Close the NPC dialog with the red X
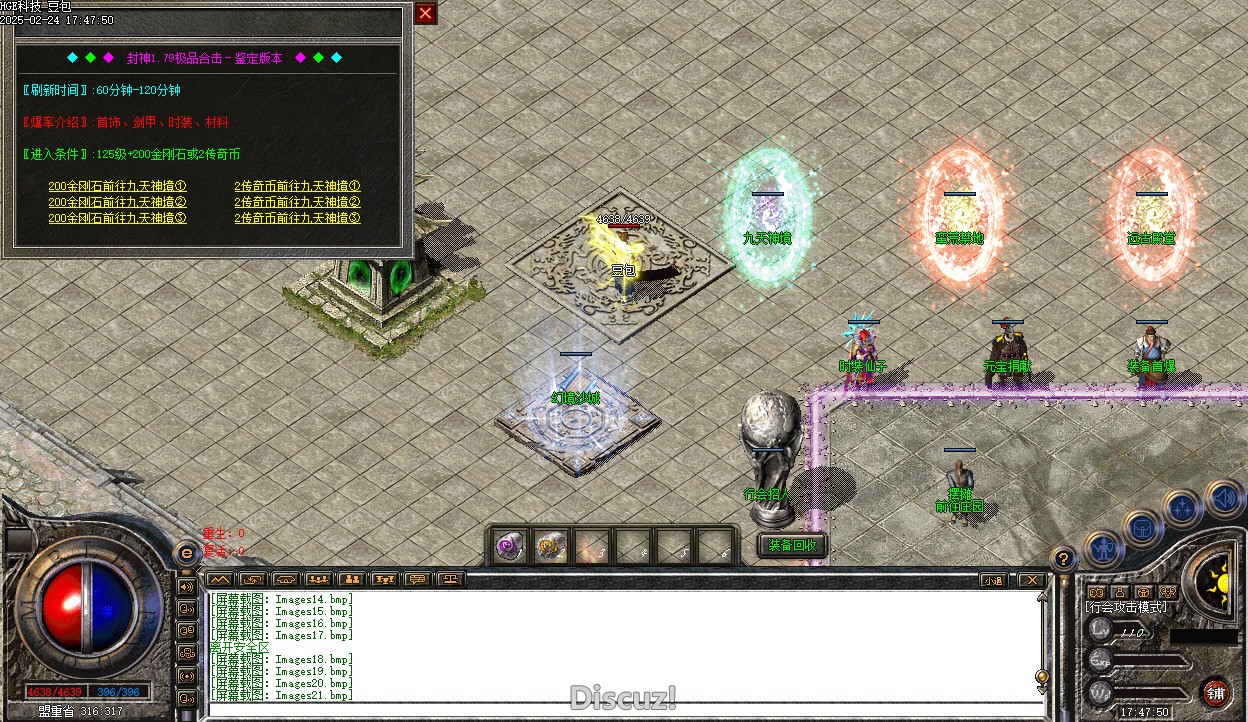1248x722 pixels. (426, 13)
